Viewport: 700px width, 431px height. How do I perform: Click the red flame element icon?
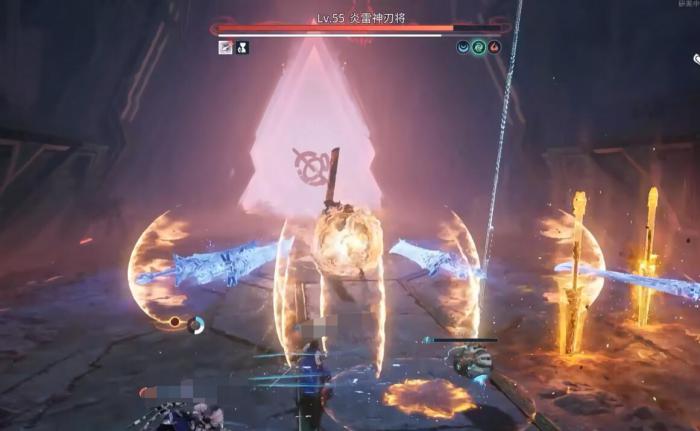click(x=494, y=46)
